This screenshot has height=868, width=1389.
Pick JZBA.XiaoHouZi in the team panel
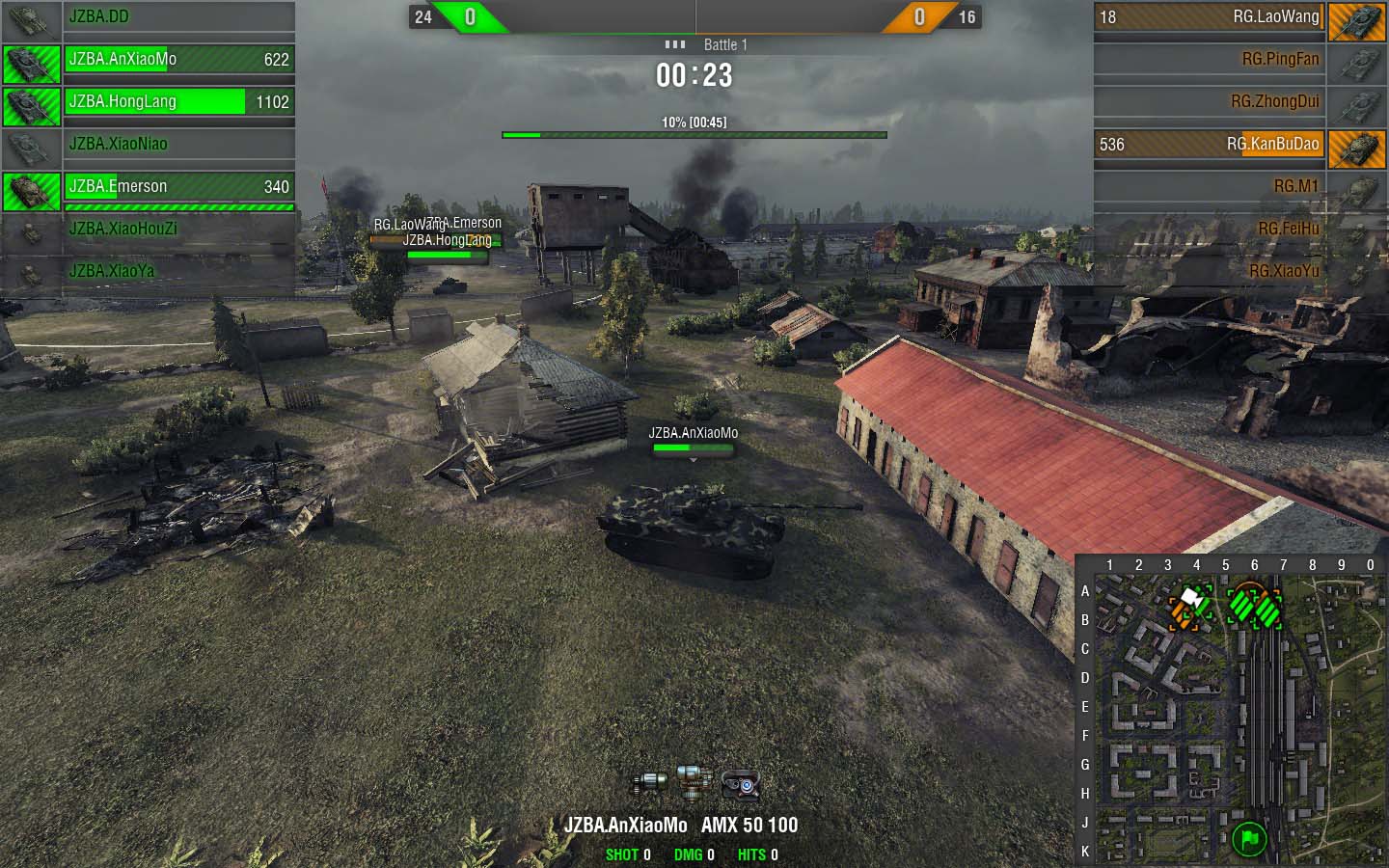click(178, 230)
